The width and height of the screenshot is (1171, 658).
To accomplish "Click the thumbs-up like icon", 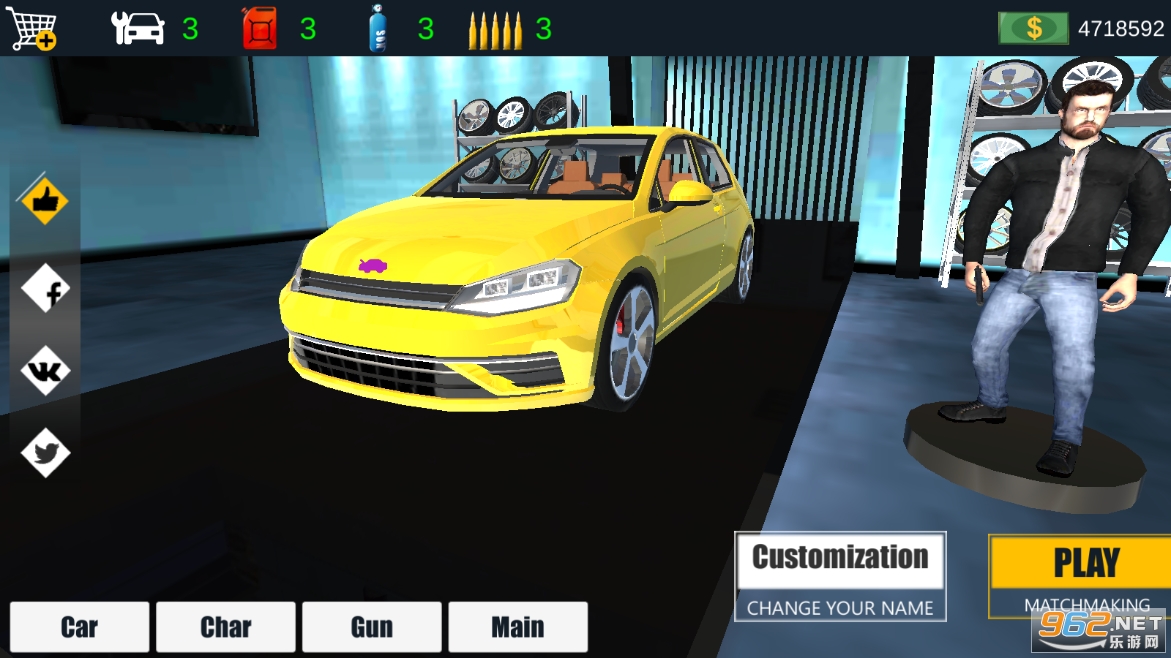I will (x=45, y=203).
